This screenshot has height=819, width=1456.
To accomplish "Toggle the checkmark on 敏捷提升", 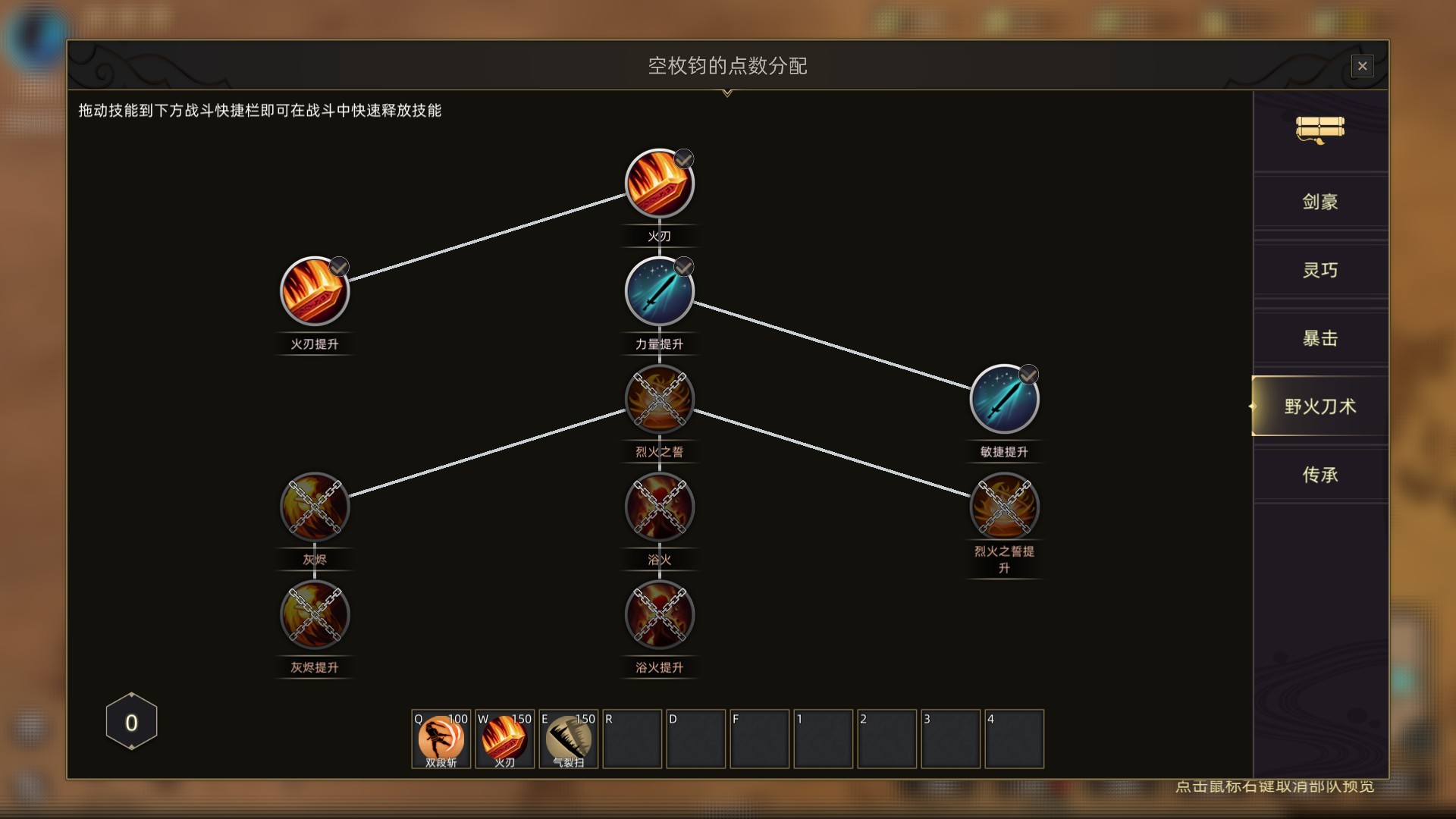I will tap(1028, 376).
